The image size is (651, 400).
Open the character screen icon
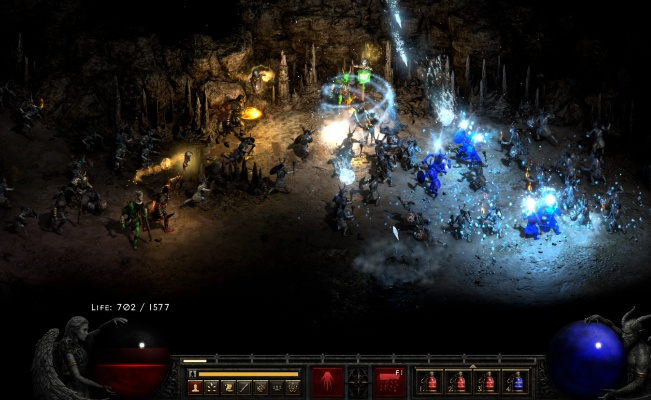pos(194,387)
